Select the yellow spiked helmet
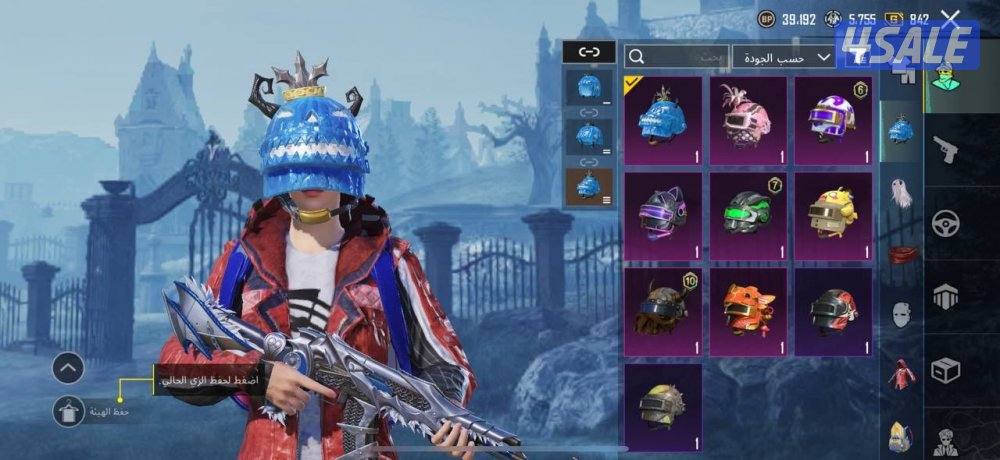 pos(663,405)
